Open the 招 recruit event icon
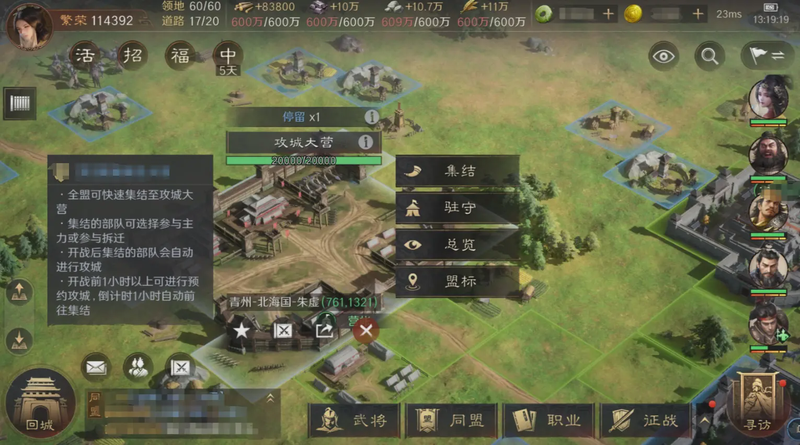 pyautogui.click(x=134, y=55)
